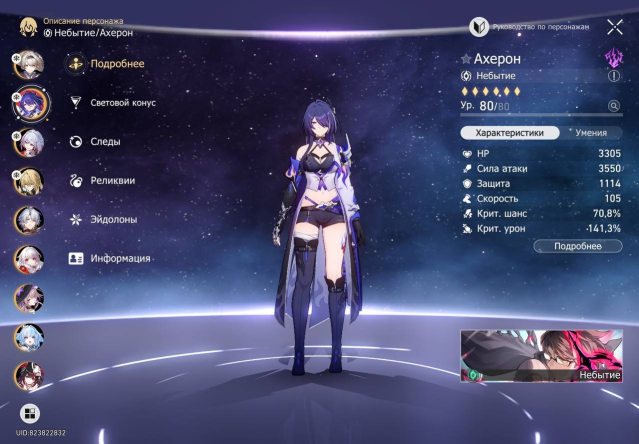The width and height of the screenshot is (639, 444).
Task: Select the purple-haired Acheron portrait
Action: point(27,102)
